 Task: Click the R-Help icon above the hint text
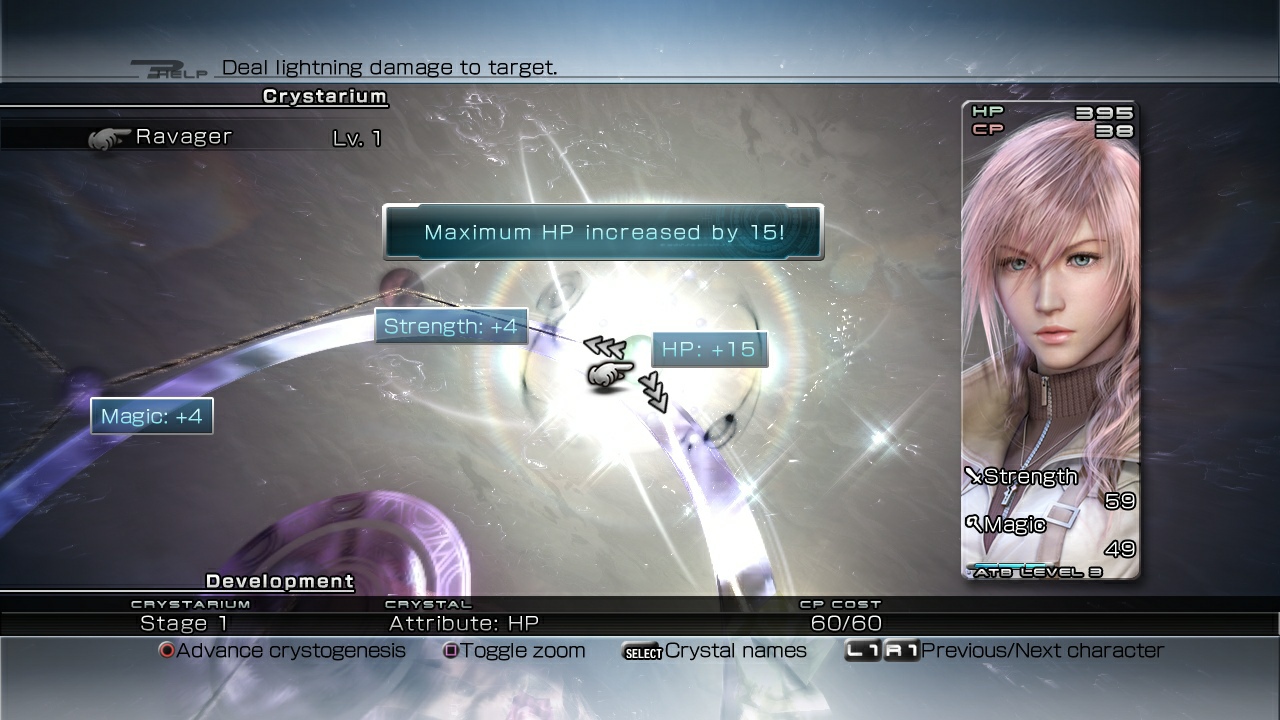(170, 67)
